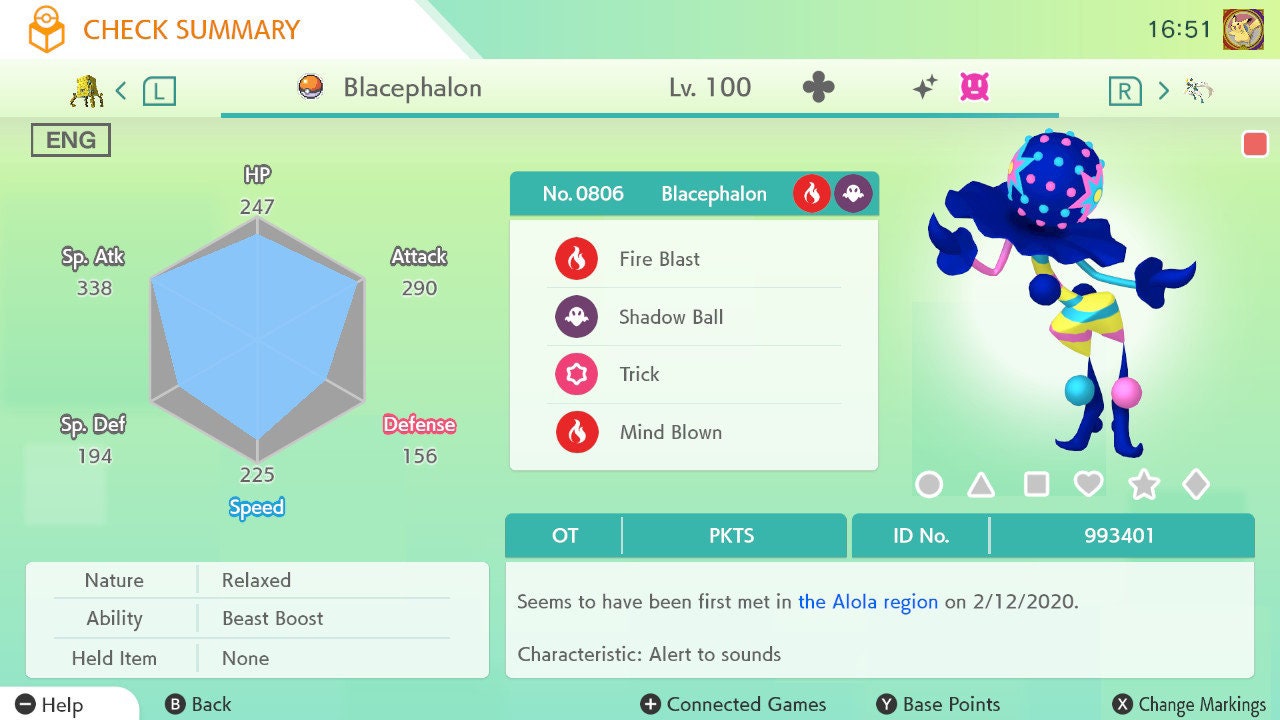
Task: Click the Alola region link text
Action: coord(868,602)
